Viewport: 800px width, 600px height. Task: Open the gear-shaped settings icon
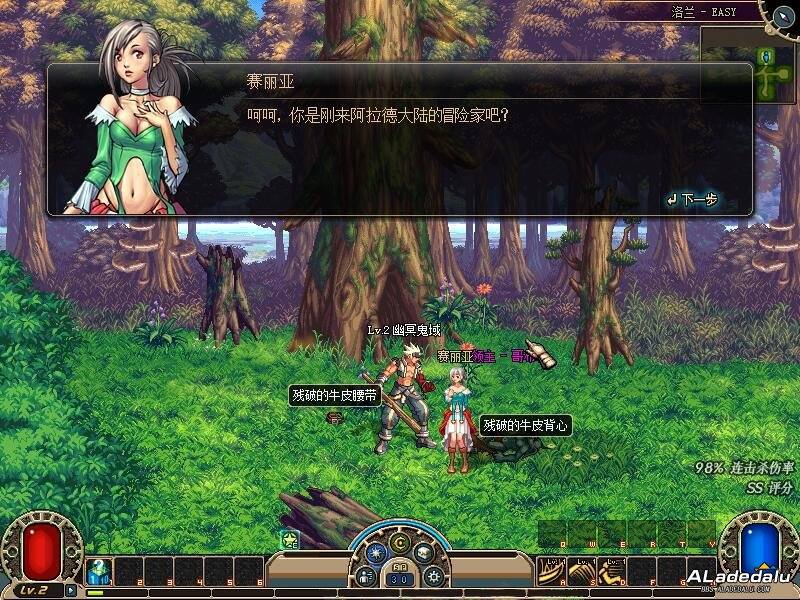434,576
